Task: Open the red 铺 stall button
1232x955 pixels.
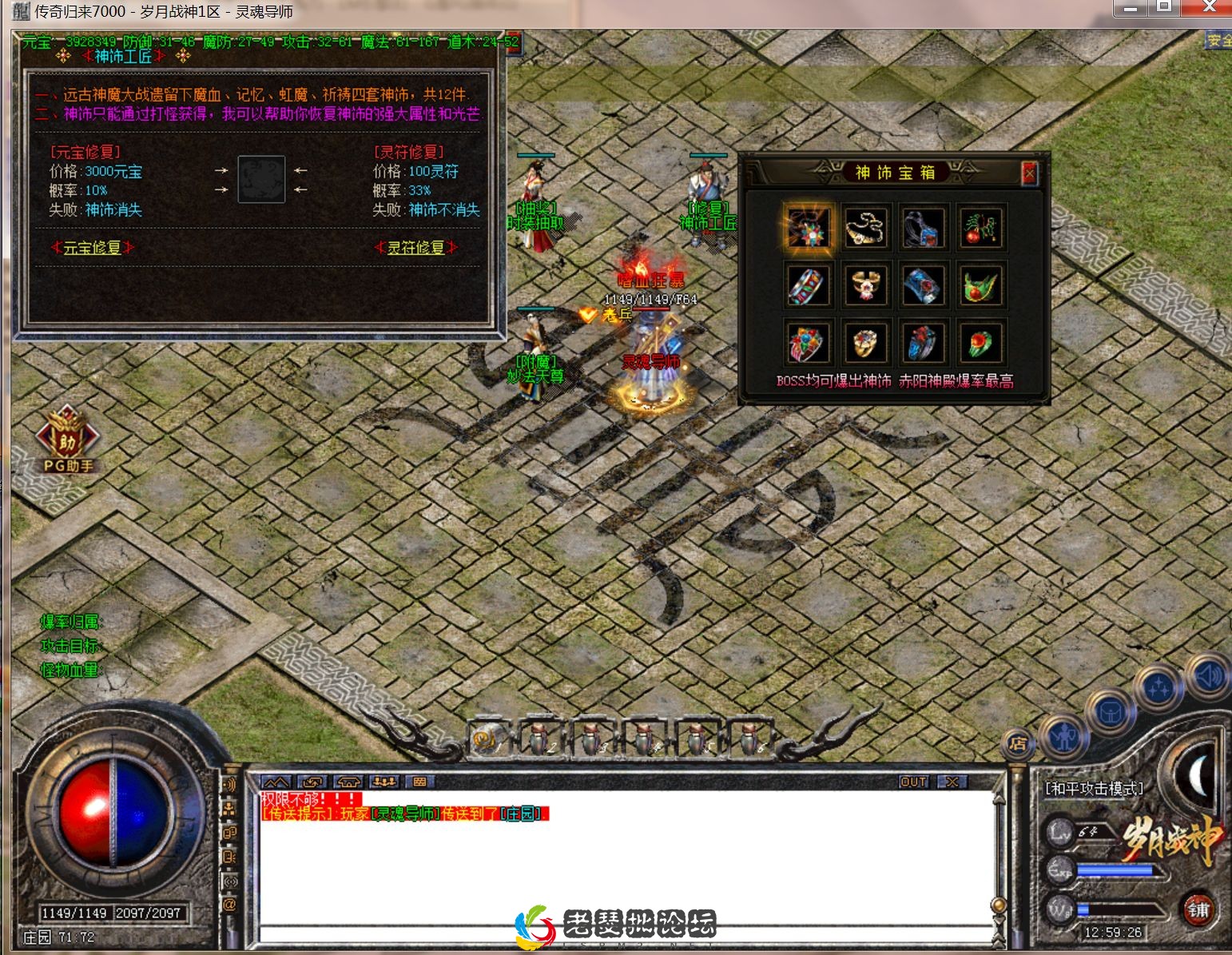Action: click(x=1198, y=909)
